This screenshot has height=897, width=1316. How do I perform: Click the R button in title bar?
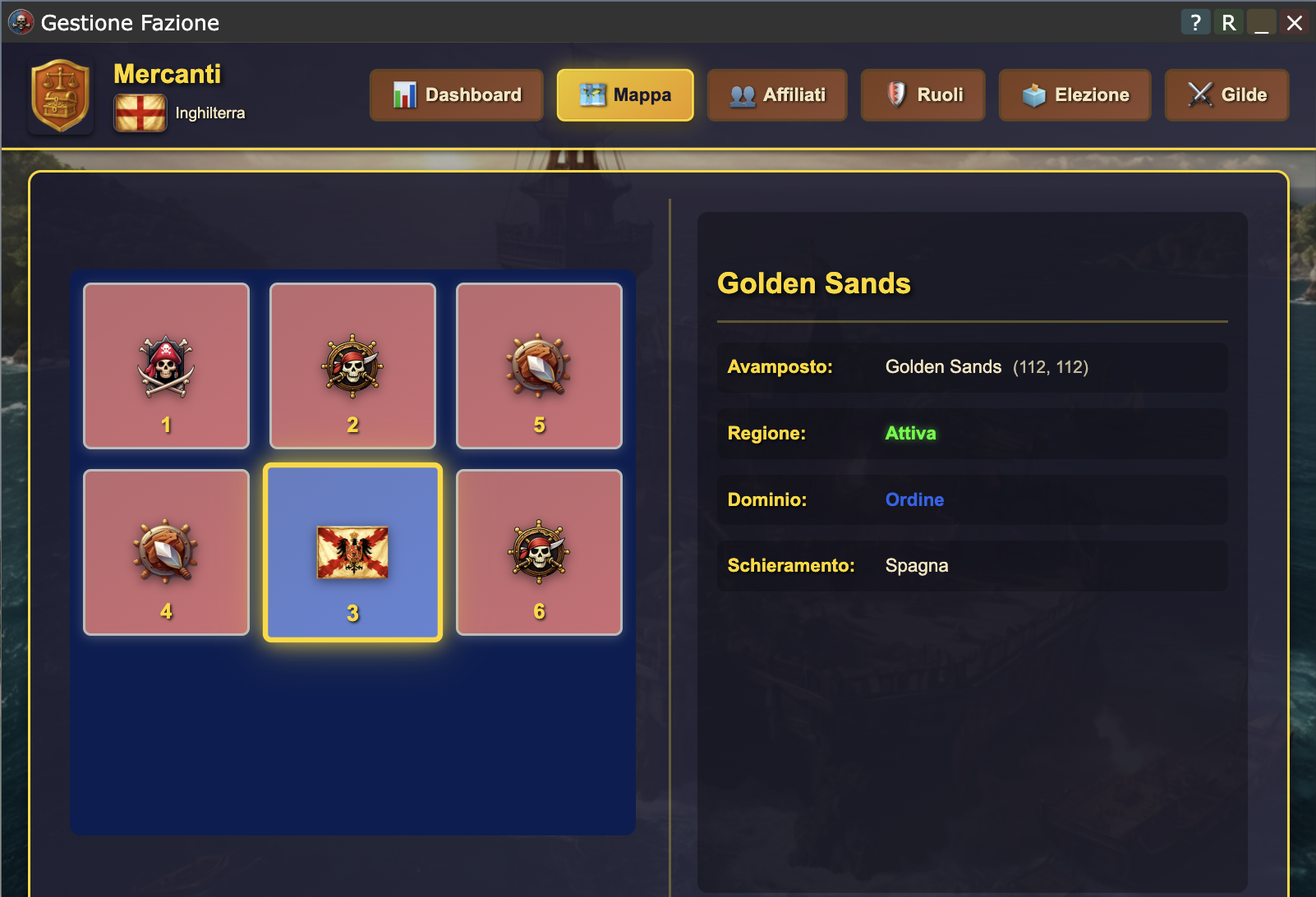point(1228,22)
